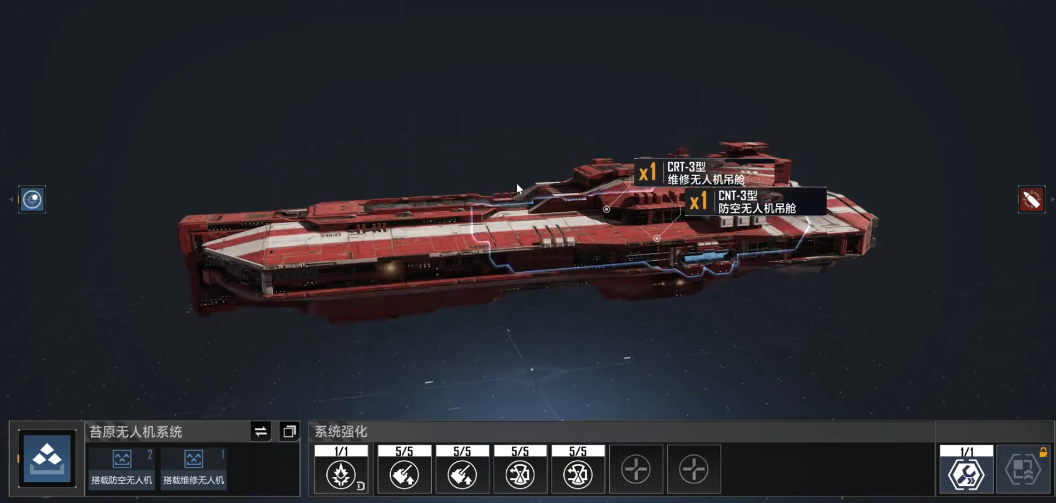
Task: Click the swap arrows button
Action: (260, 431)
